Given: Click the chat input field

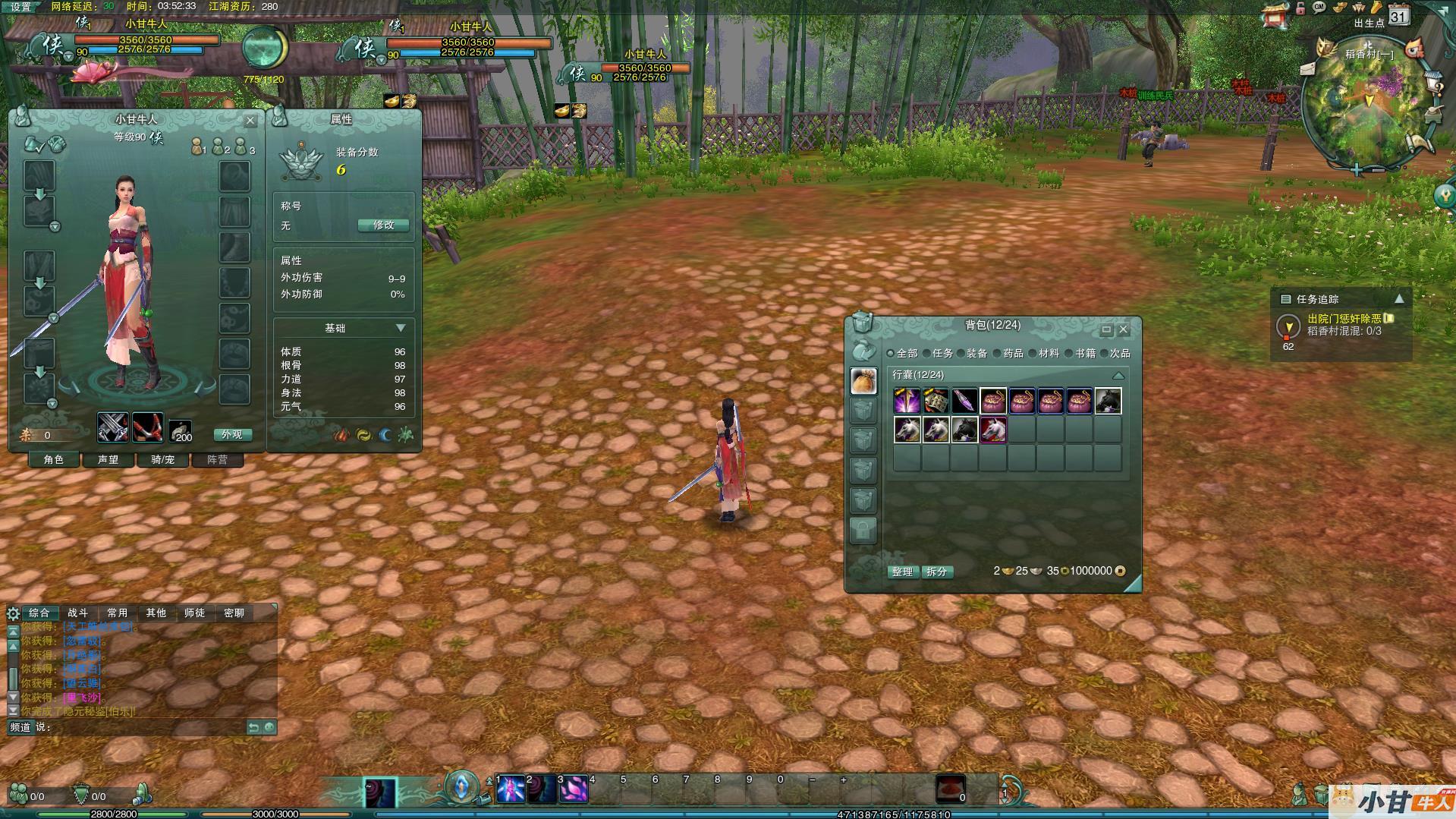Looking at the screenshot, I should pyautogui.click(x=144, y=727).
